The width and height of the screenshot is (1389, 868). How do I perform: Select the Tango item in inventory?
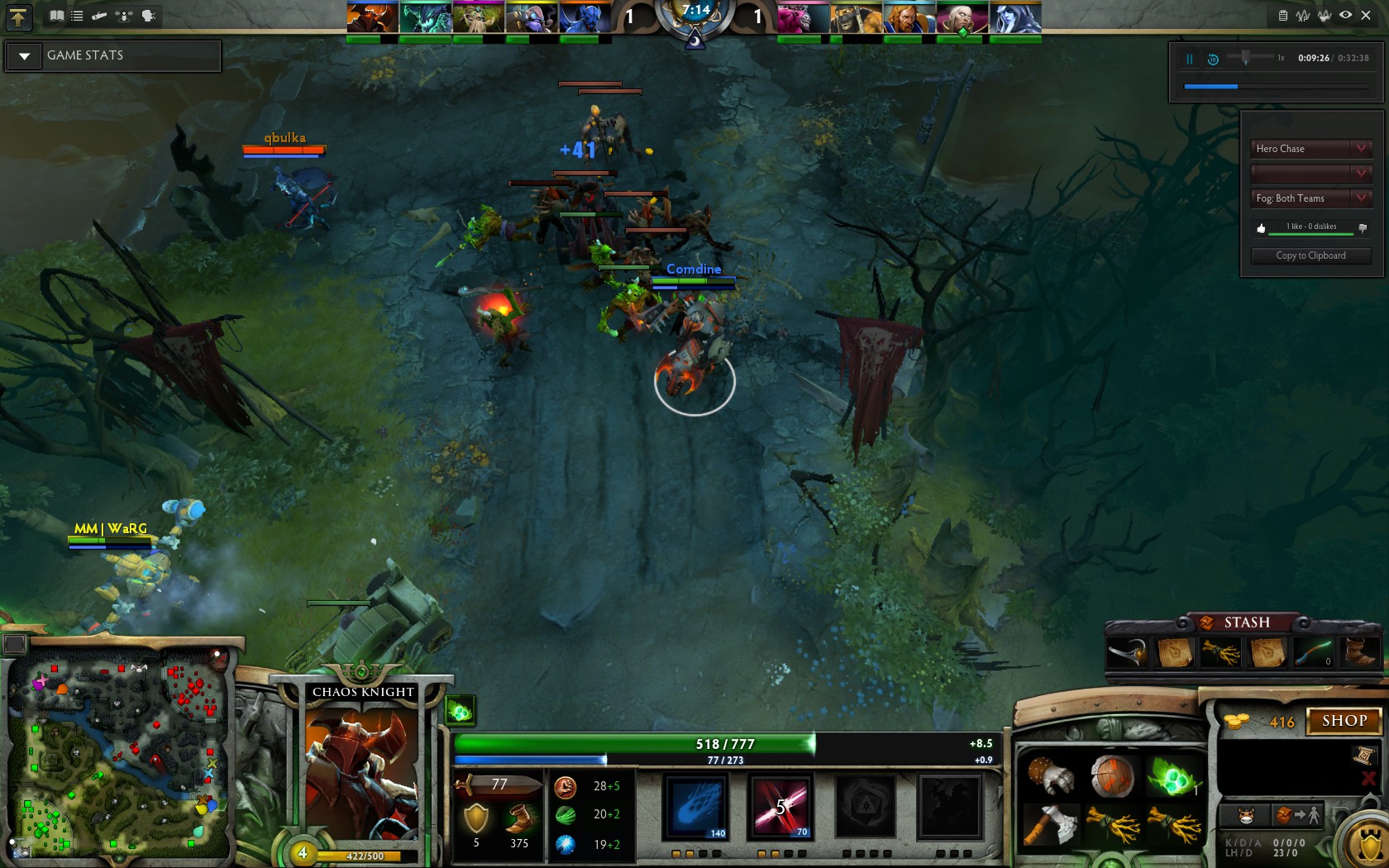click(x=1172, y=777)
